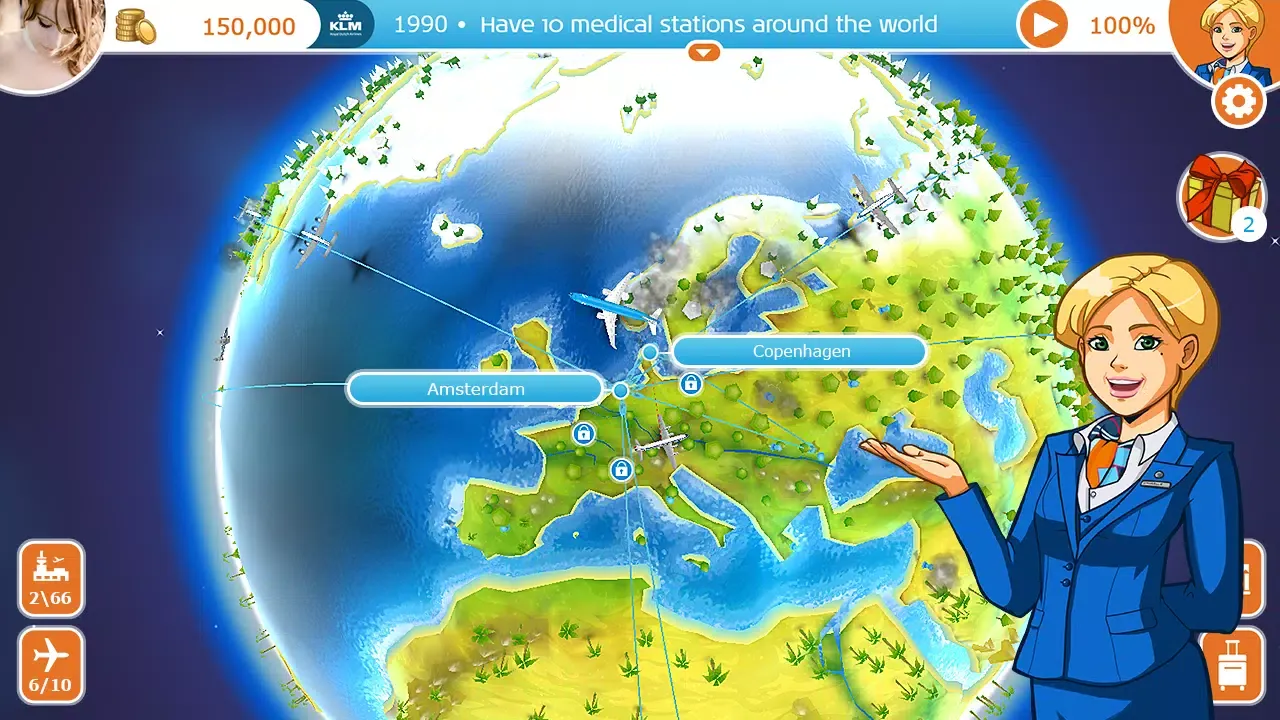Expand the mission banner with the orange arrow

pos(704,51)
